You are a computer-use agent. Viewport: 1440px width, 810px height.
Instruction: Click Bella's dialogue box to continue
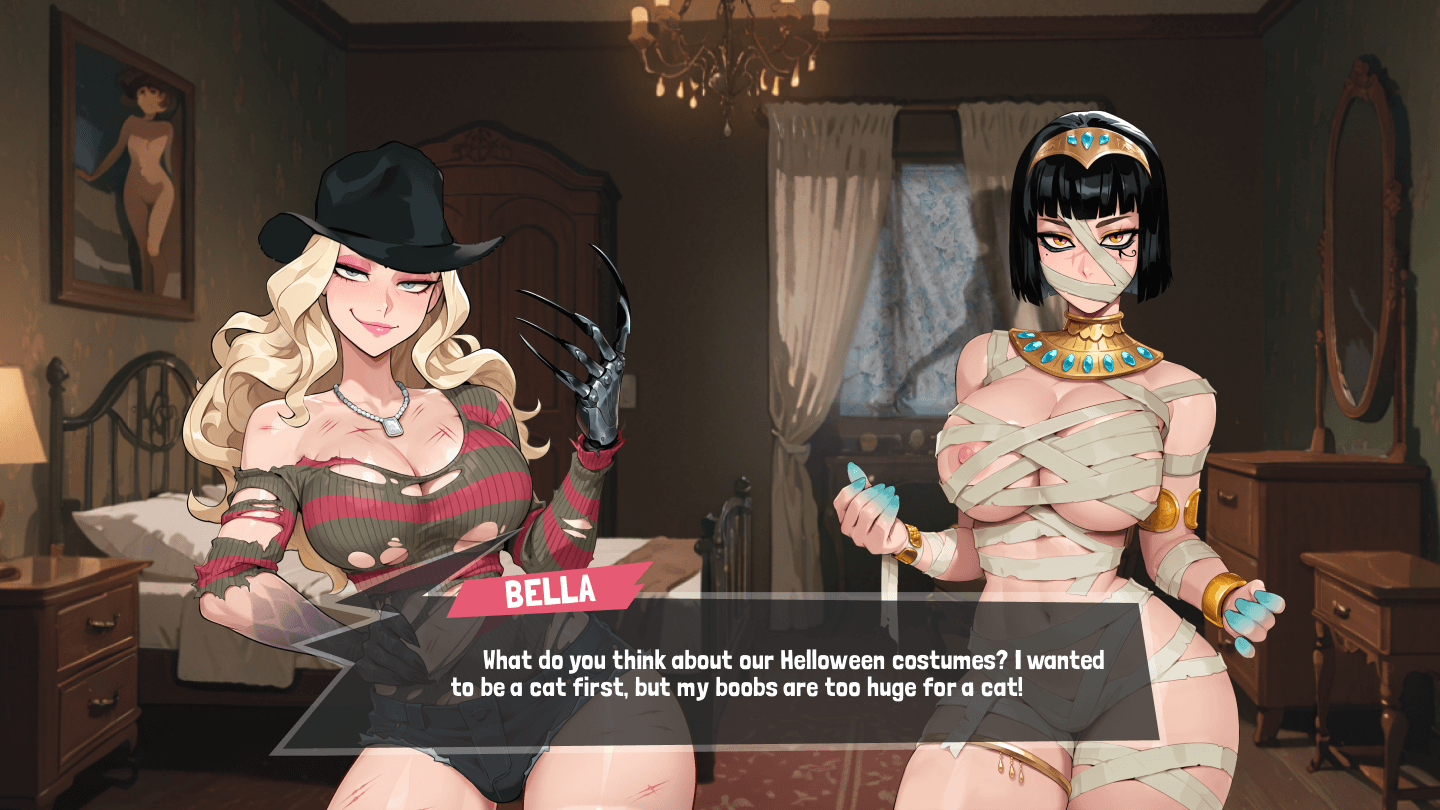point(760,675)
